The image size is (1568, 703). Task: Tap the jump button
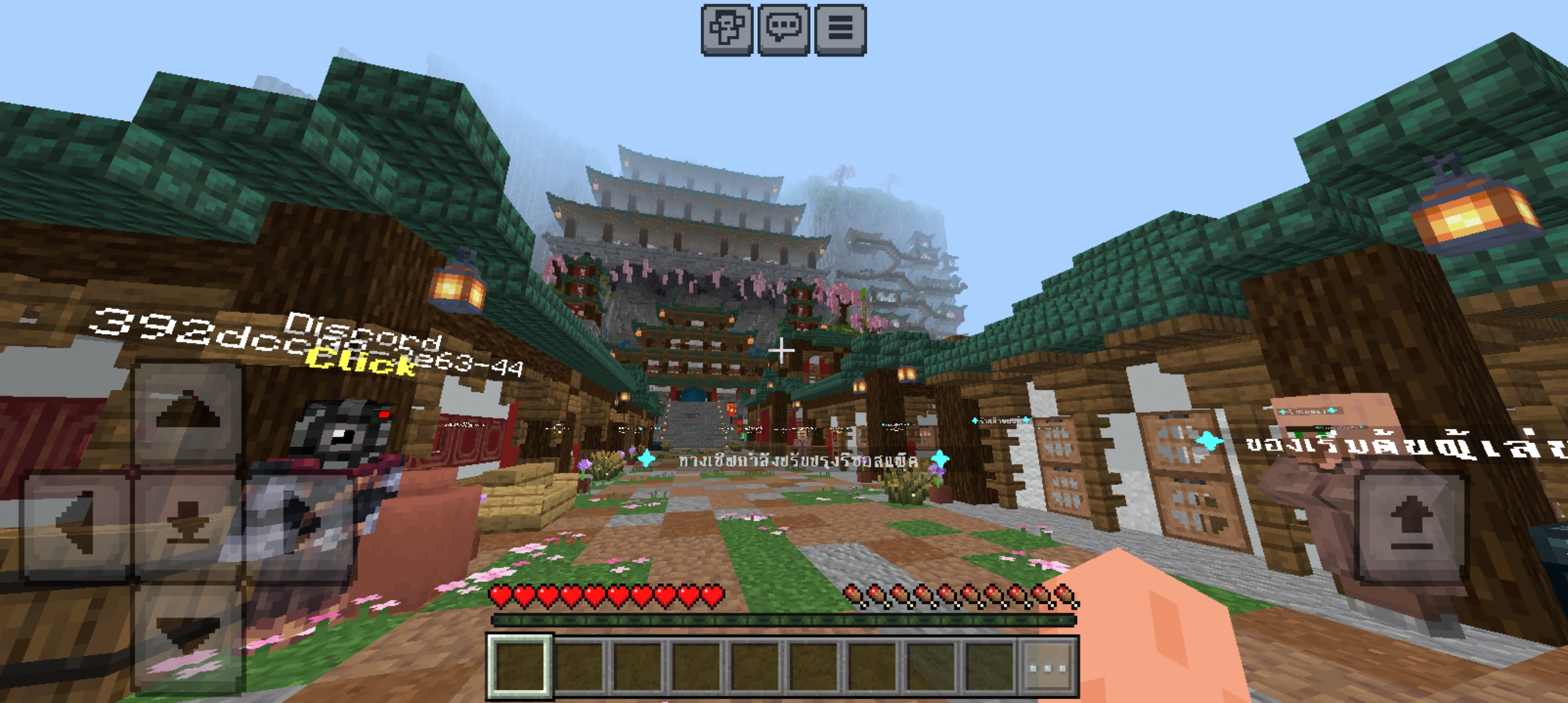[1410, 524]
